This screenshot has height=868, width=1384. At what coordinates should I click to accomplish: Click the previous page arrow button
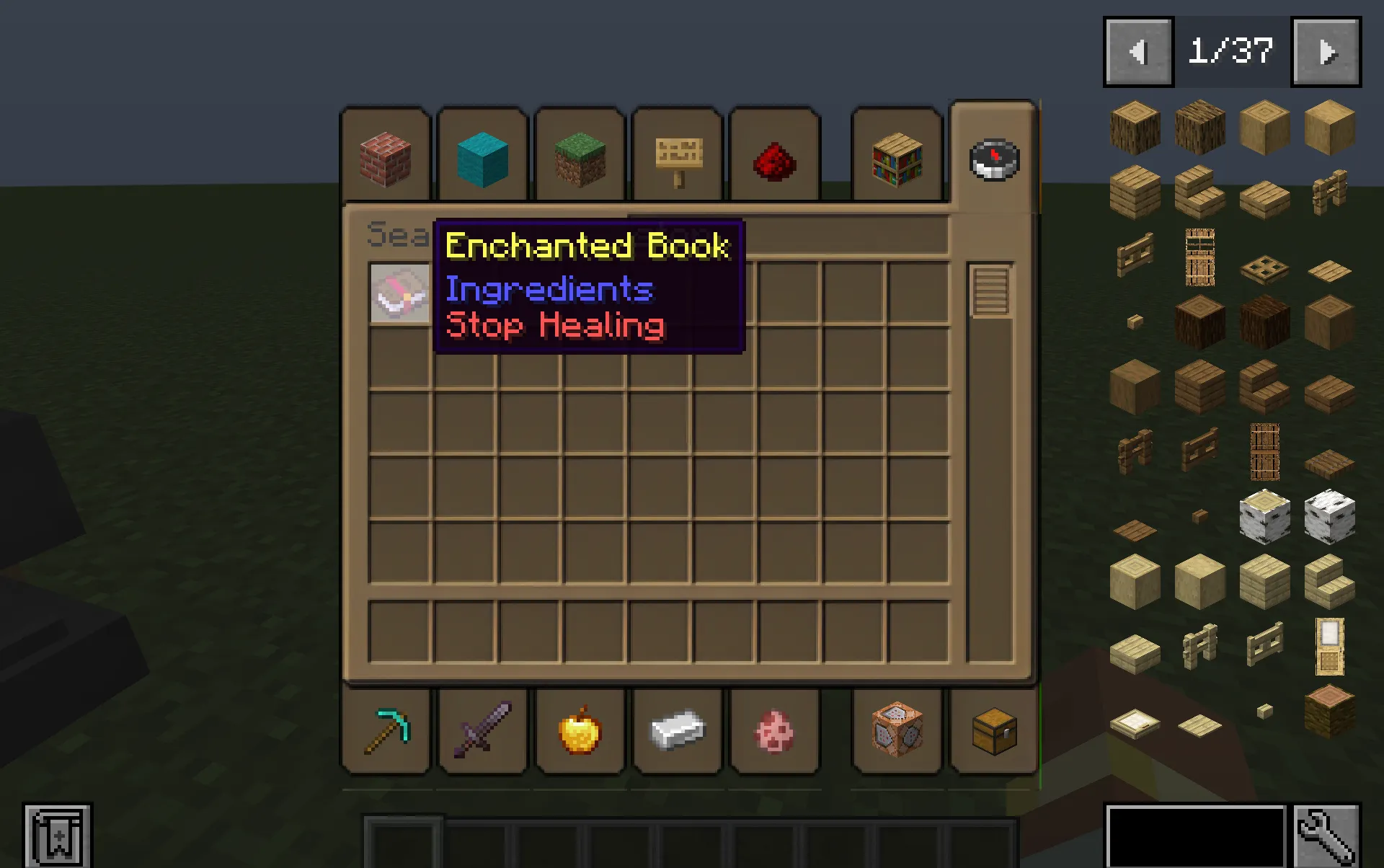pyautogui.click(x=1137, y=50)
